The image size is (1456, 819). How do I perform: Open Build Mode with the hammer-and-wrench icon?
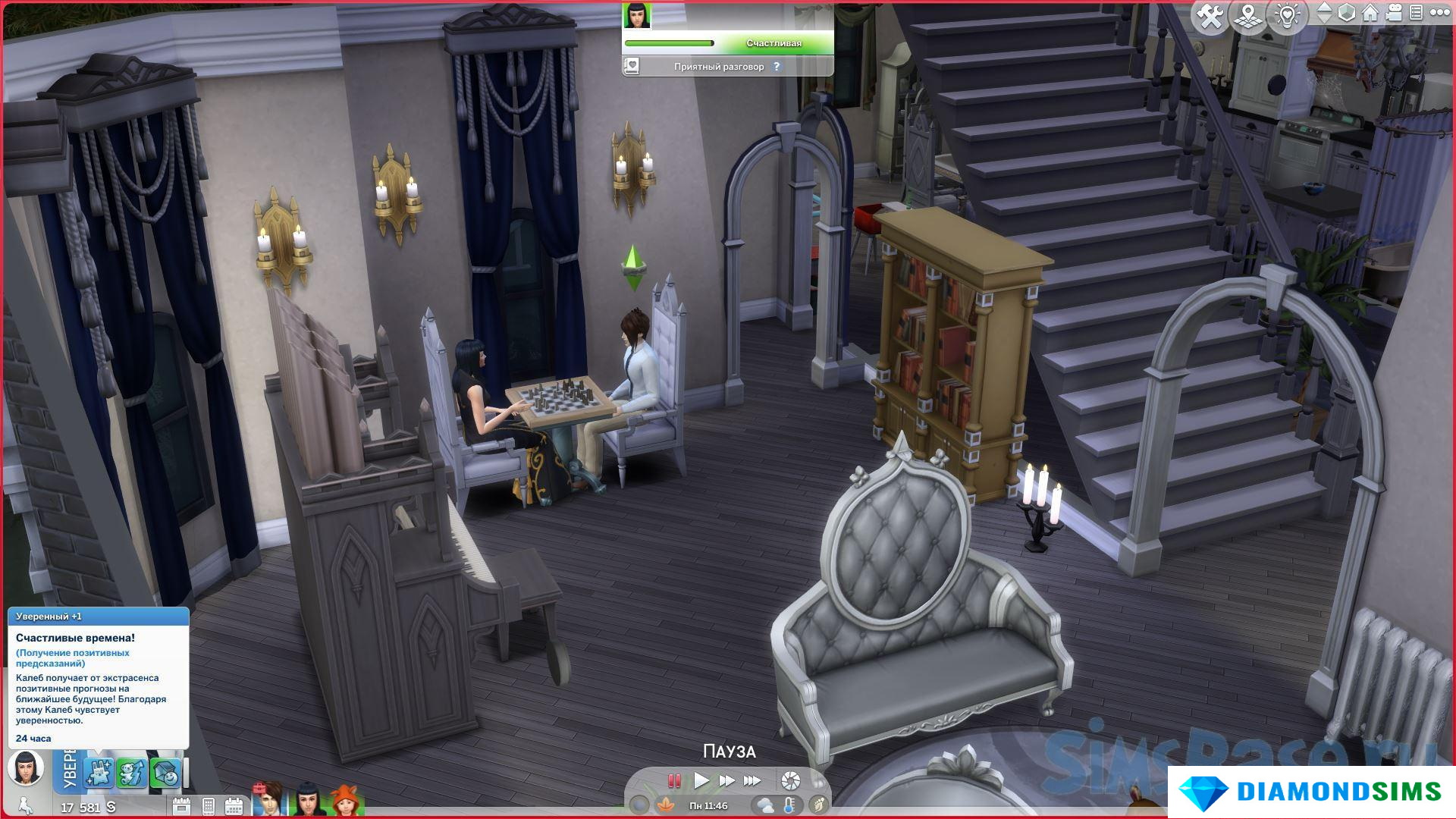pos(1210,16)
